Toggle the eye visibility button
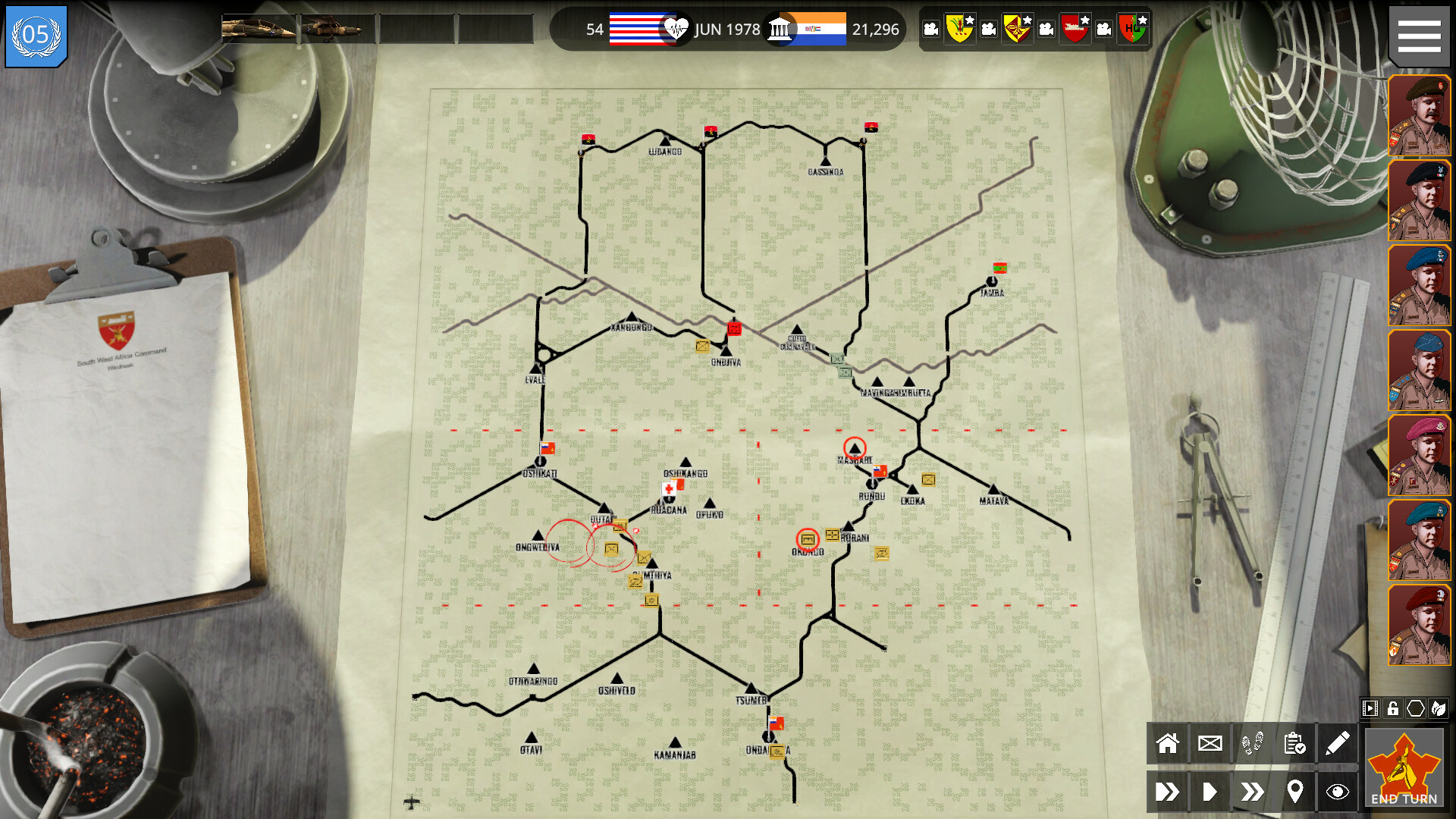This screenshot has width=1456, height=819. click(1338, 792)
